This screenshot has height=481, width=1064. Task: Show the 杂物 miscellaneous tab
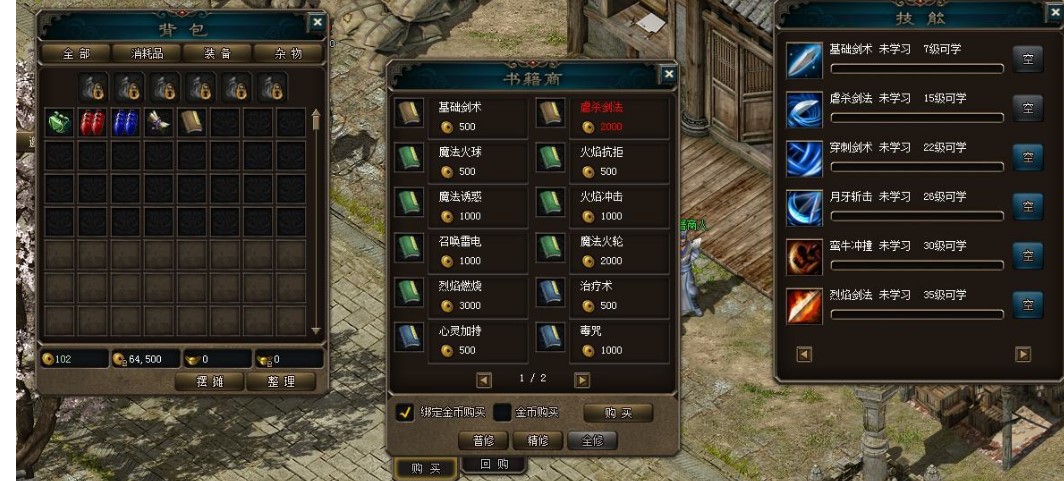tap(289, 53)
